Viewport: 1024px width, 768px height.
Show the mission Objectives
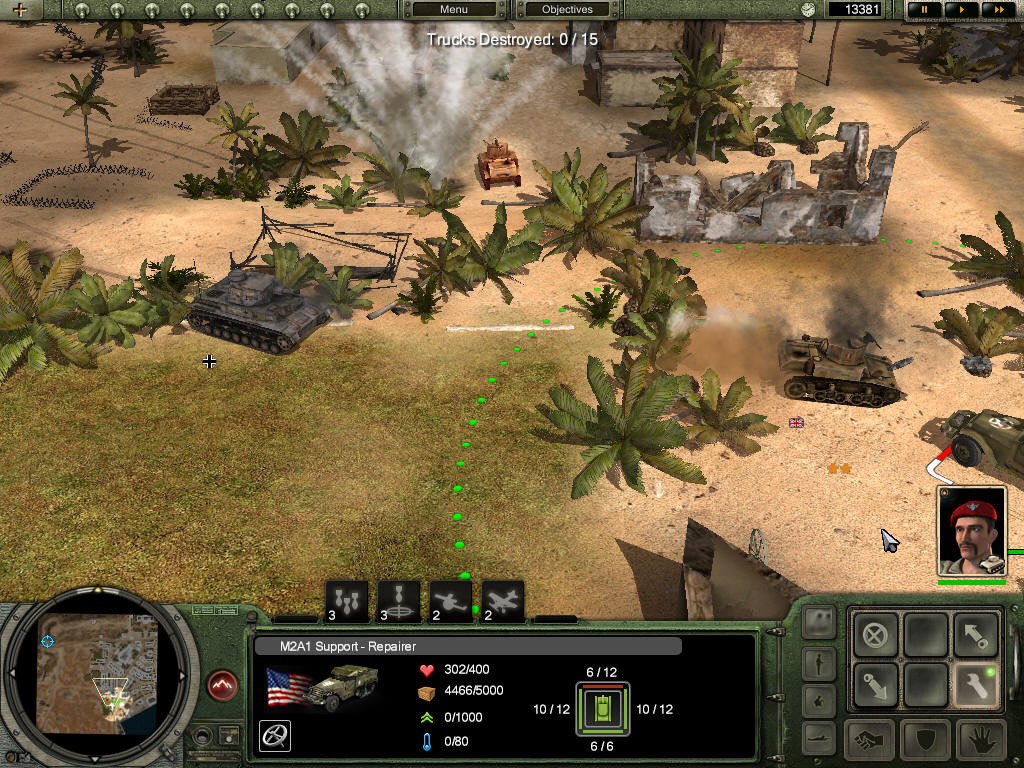coord(567,9)
